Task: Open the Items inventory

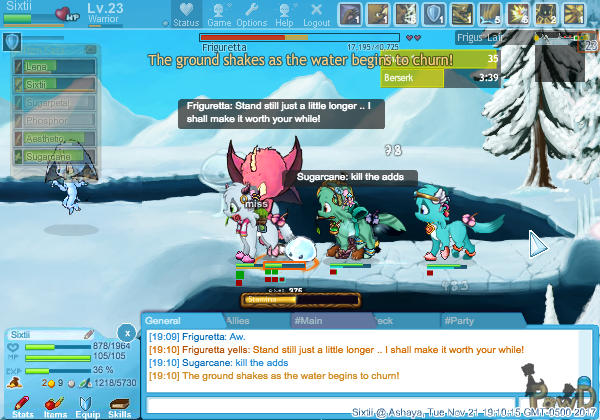Action: [55, 405]
